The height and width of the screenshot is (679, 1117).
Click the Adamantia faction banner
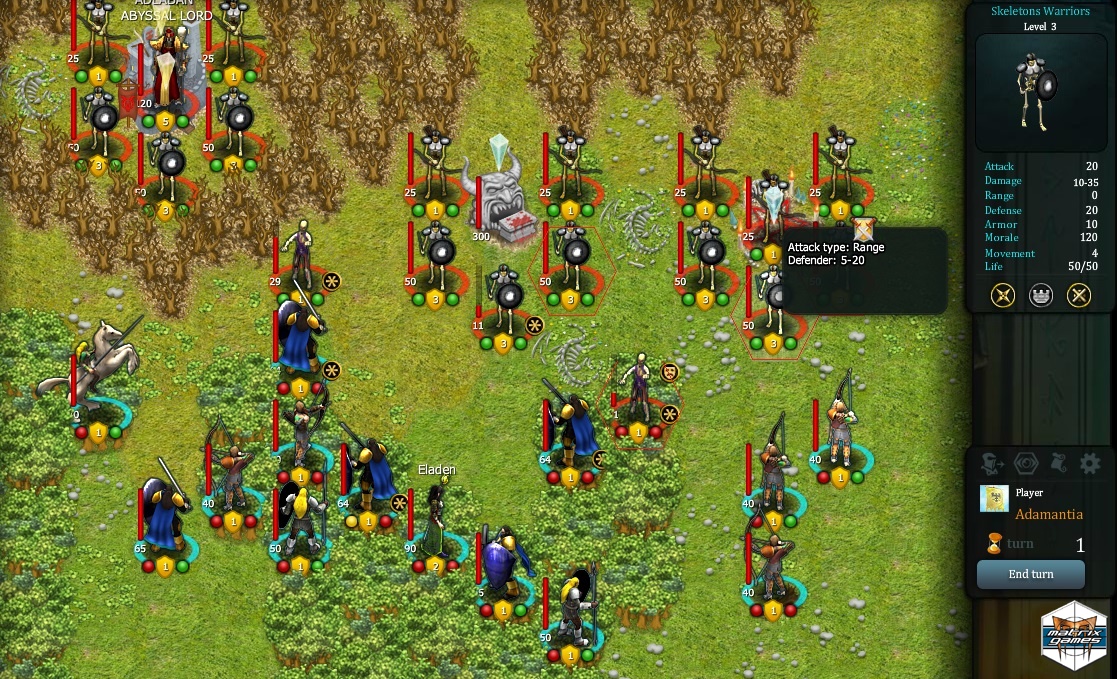994,499
